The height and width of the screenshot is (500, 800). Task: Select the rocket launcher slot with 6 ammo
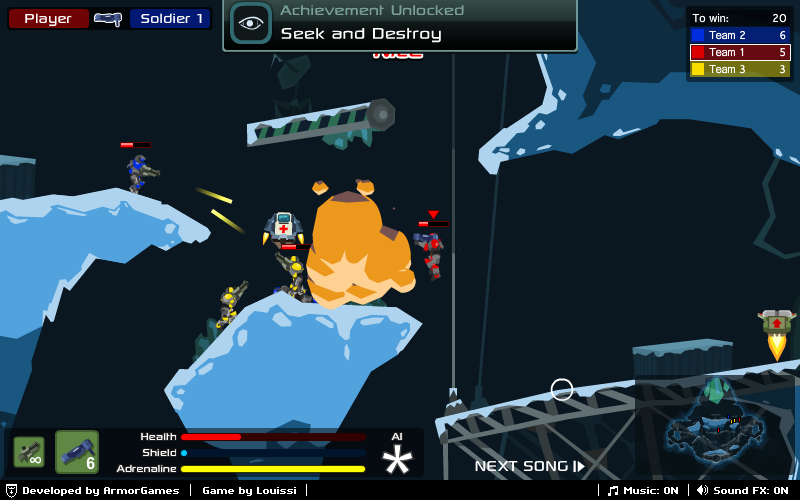77,452
